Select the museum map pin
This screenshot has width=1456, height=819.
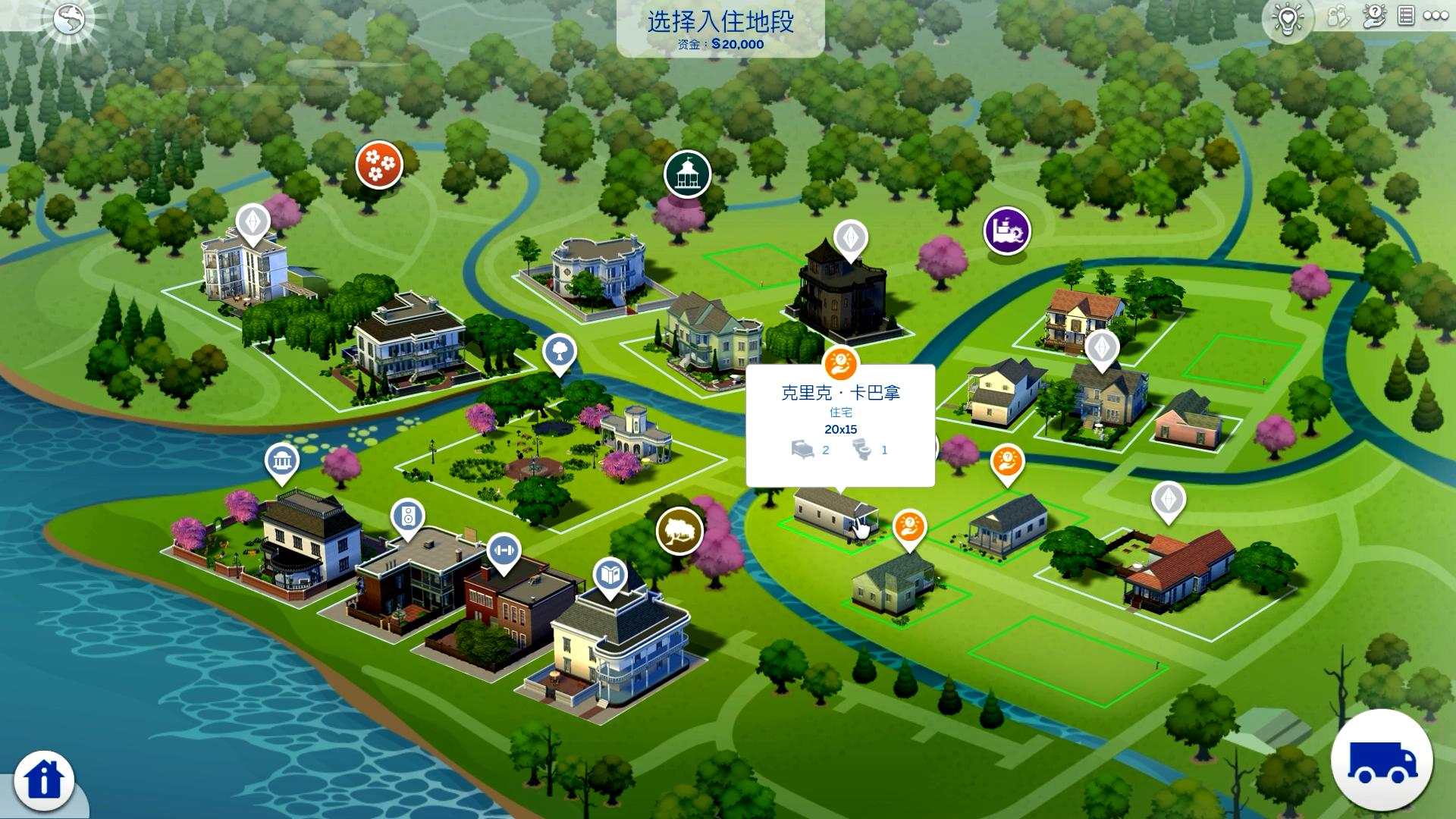tap(282, 461)
